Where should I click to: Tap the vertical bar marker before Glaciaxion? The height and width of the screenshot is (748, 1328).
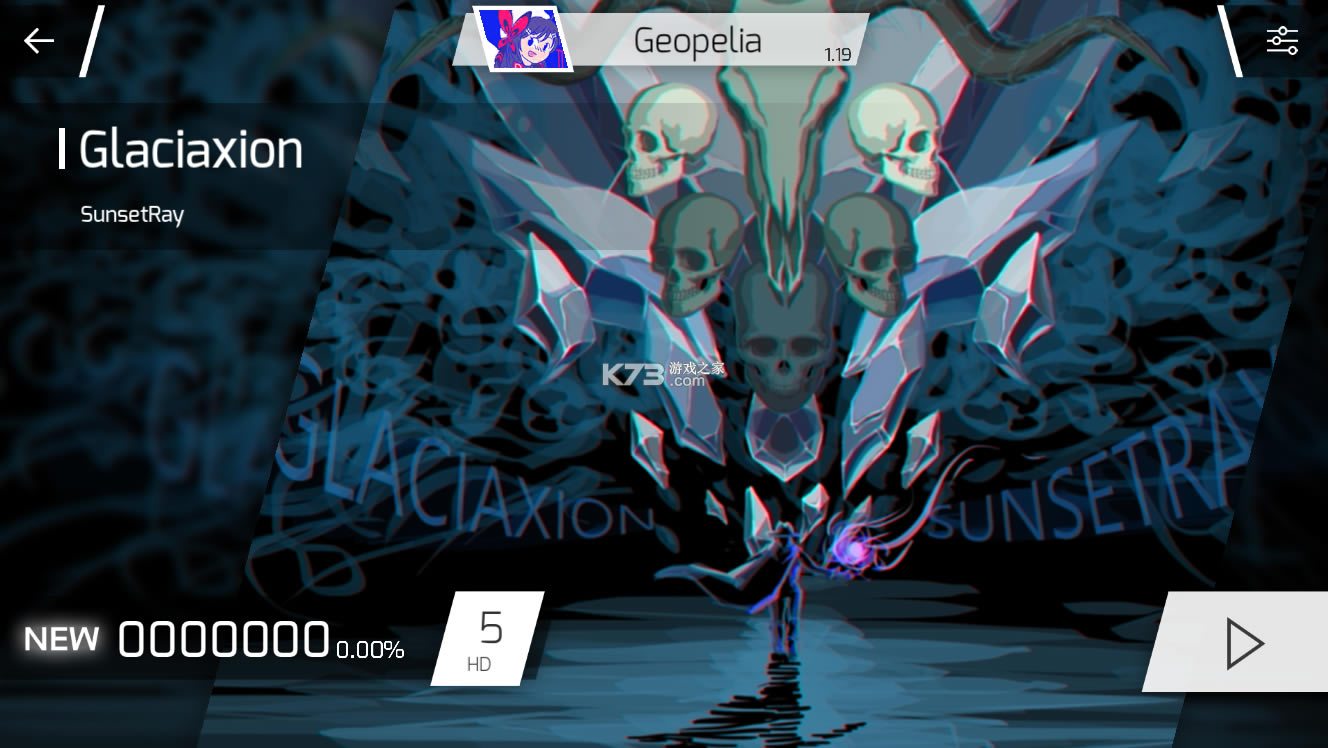[x=62, y=150]
